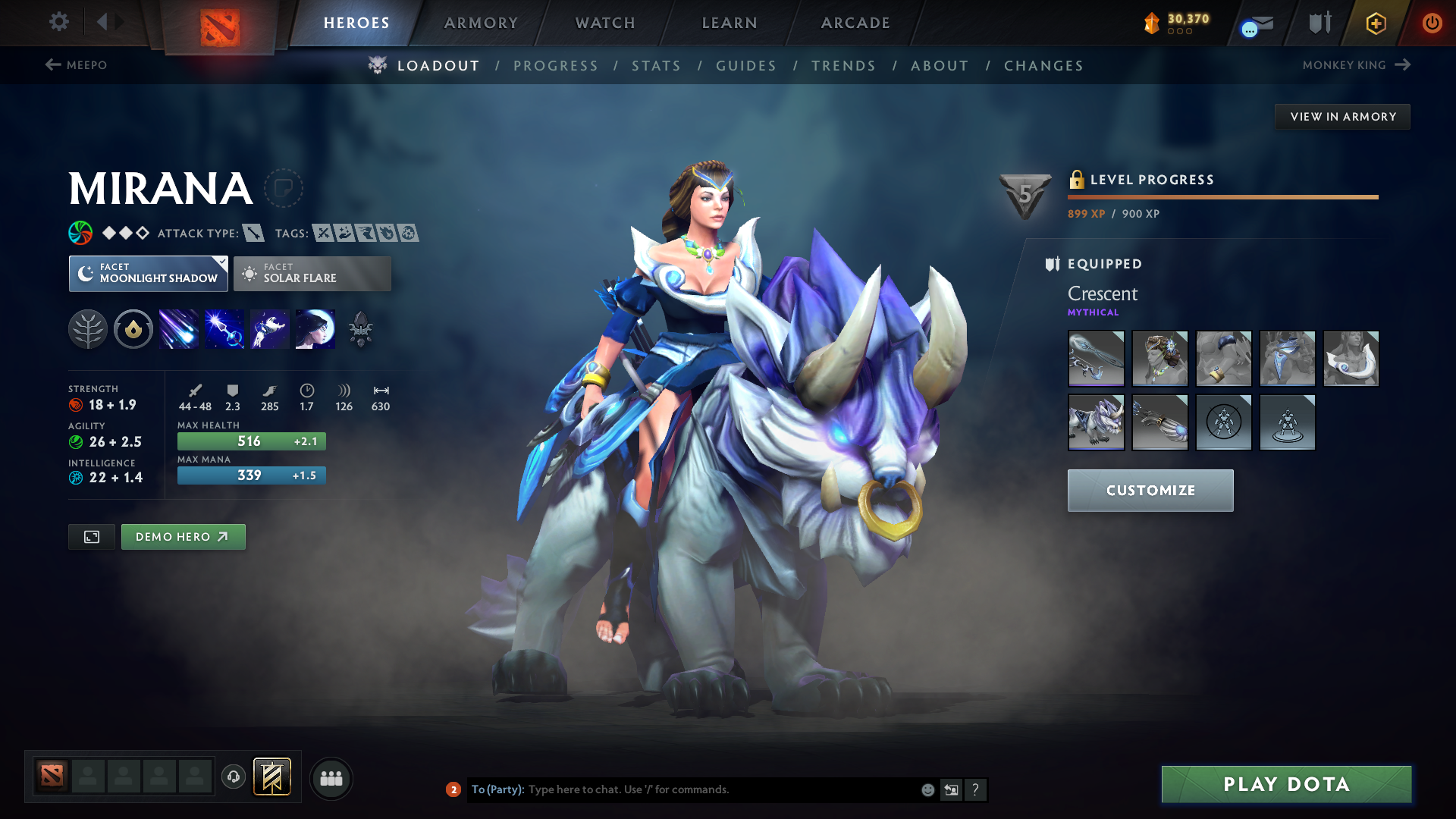Open the GUIDES section
1456x819 pixels.
tap(745, 66)
